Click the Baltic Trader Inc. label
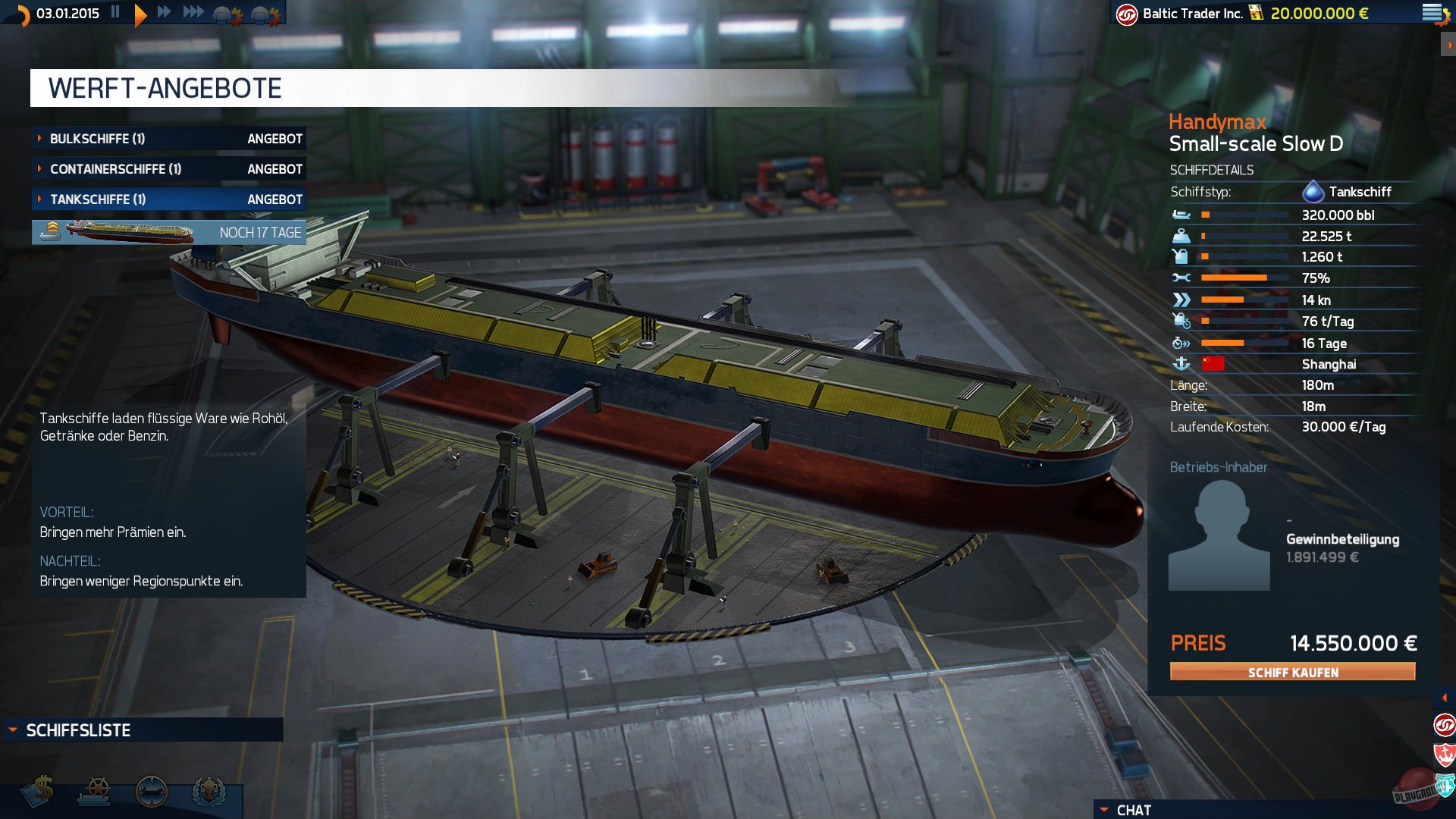1456x819 pixels. (x=1193, y=12)
